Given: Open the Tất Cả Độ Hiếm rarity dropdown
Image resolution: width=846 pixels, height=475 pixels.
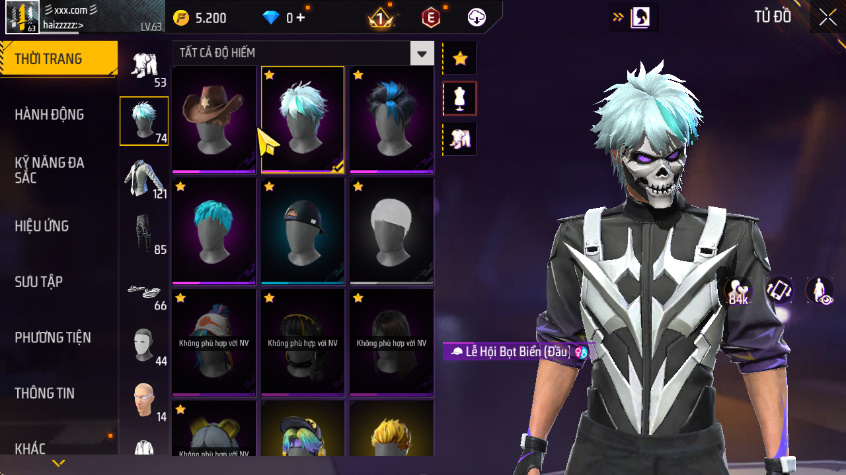Looking at the screenshot, I should pyautogui.click(x=422, y=54).
